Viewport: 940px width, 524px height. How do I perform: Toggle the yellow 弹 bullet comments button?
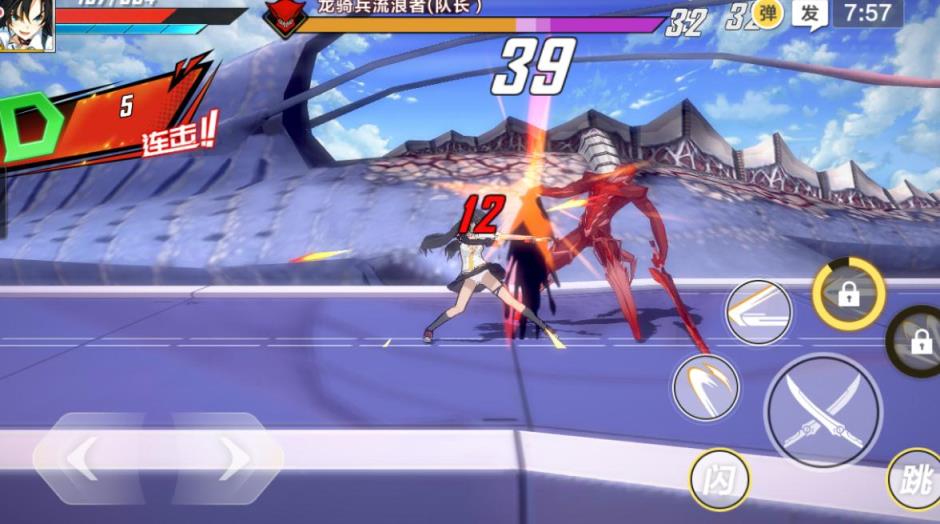tap(768, 14)
